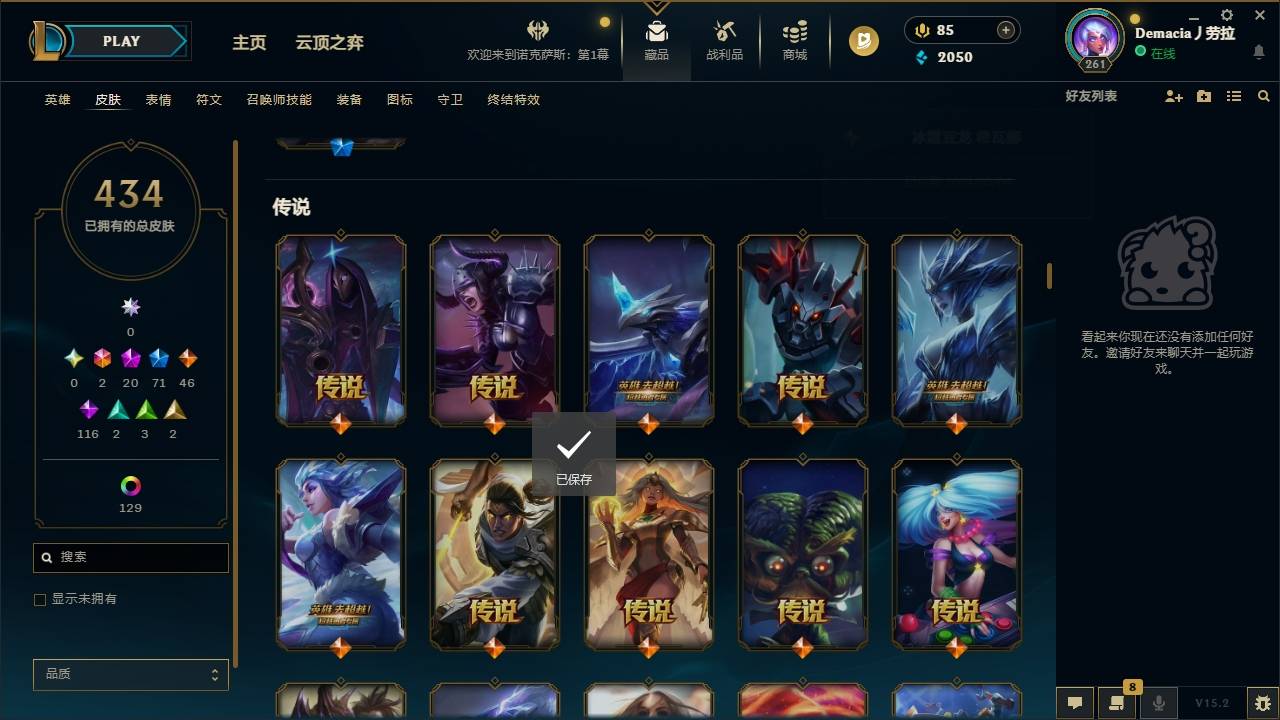Image resolution: width=1280 pixels, height=720 pixels.
Task: Toggle the 显示未拥有 checkbox
Action: [x=39, y=598]
